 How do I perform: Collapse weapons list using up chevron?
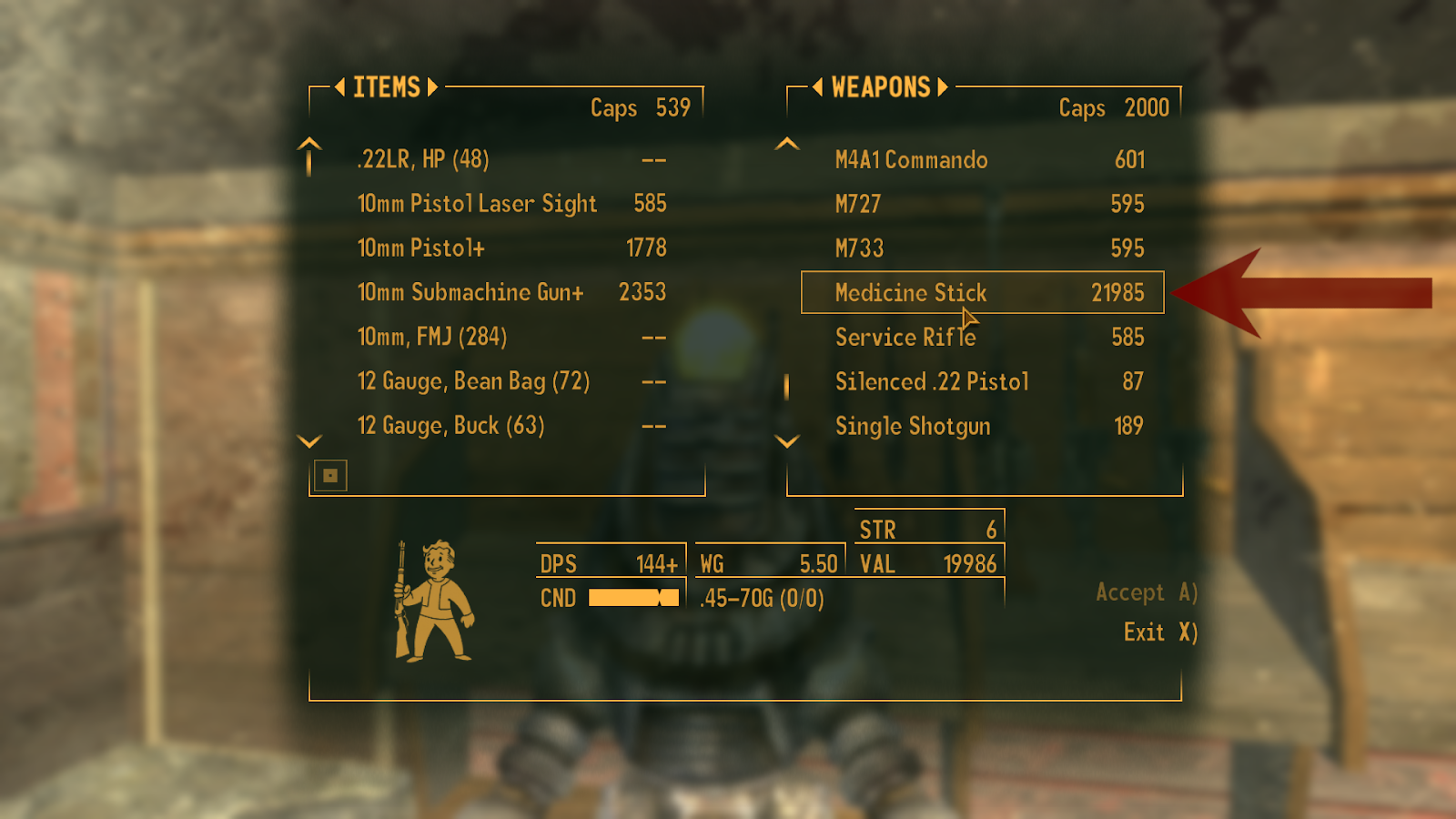pyautogui.click(x=785, y=144)
